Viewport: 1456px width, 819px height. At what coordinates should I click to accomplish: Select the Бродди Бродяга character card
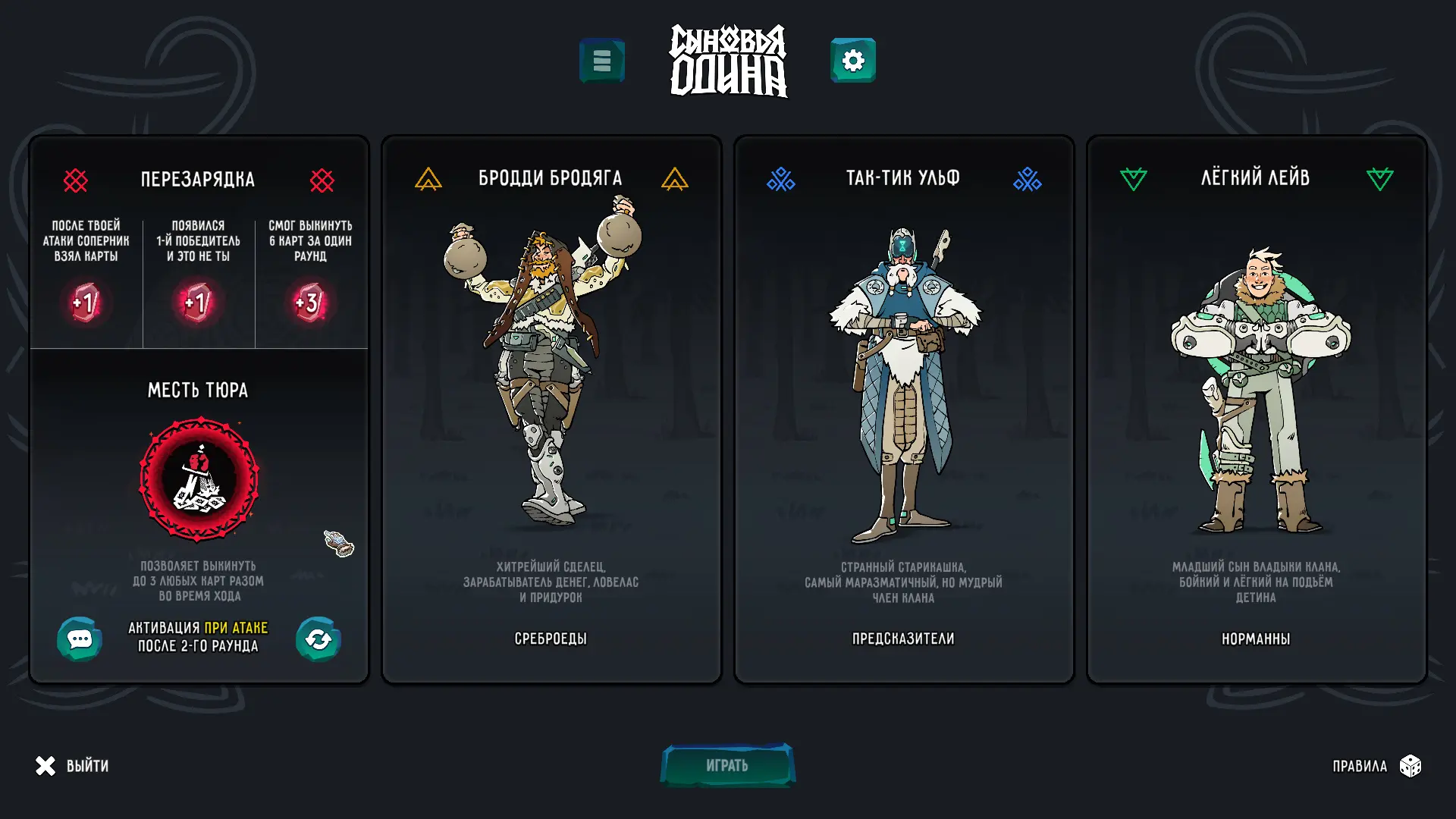tap(551, 409)
